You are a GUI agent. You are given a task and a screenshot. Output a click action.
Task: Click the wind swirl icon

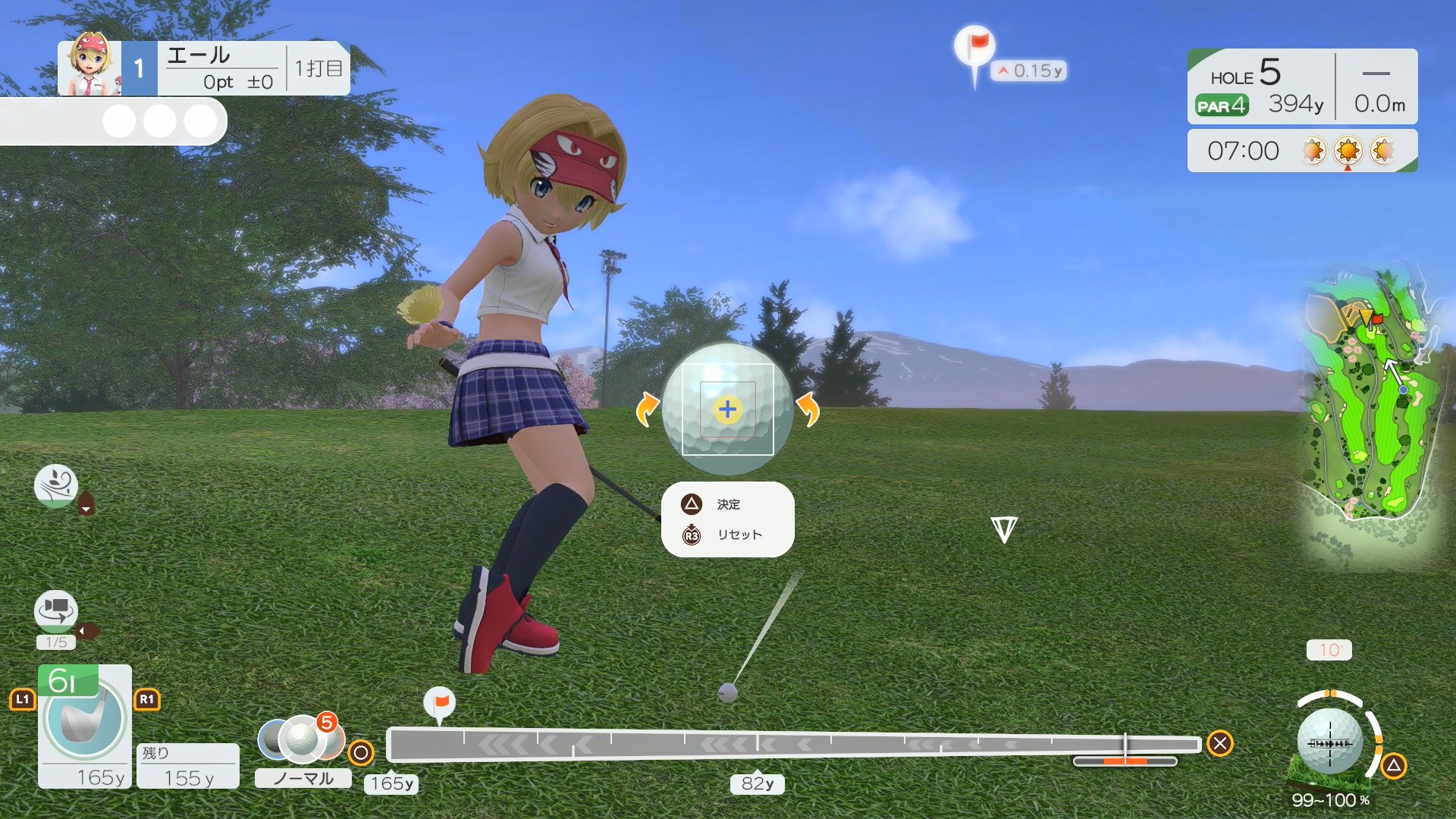[56, 485]
